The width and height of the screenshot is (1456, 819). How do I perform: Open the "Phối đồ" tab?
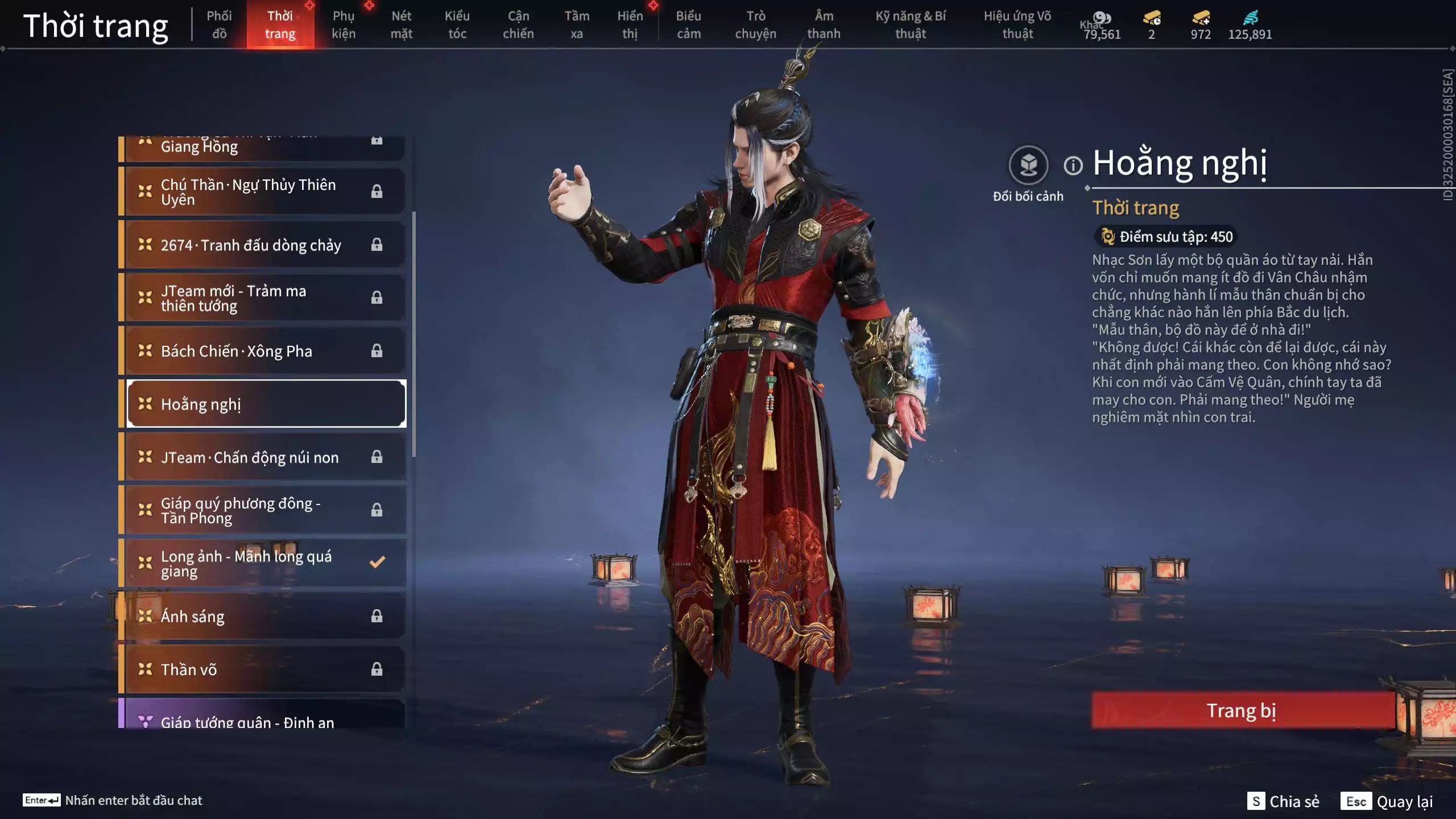[x=219, y=24]
